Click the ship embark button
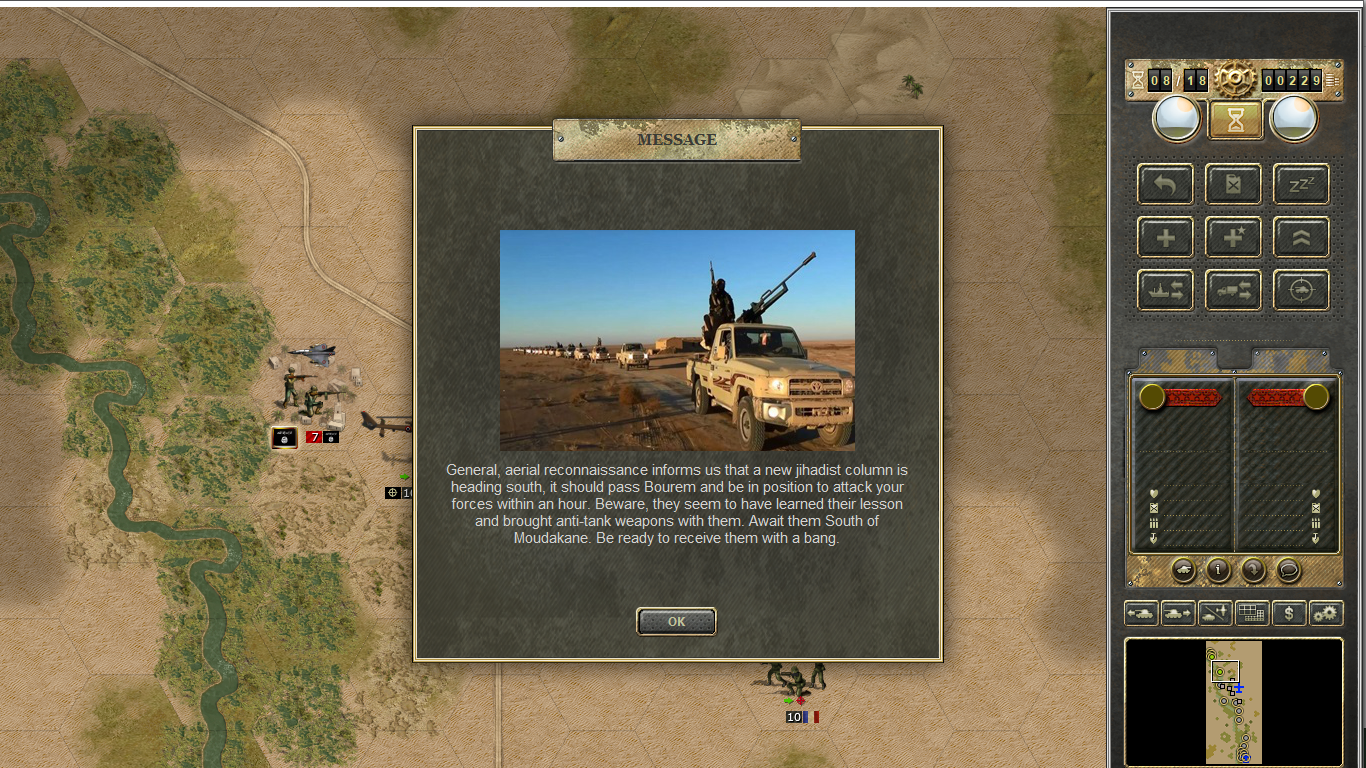 1165,290
